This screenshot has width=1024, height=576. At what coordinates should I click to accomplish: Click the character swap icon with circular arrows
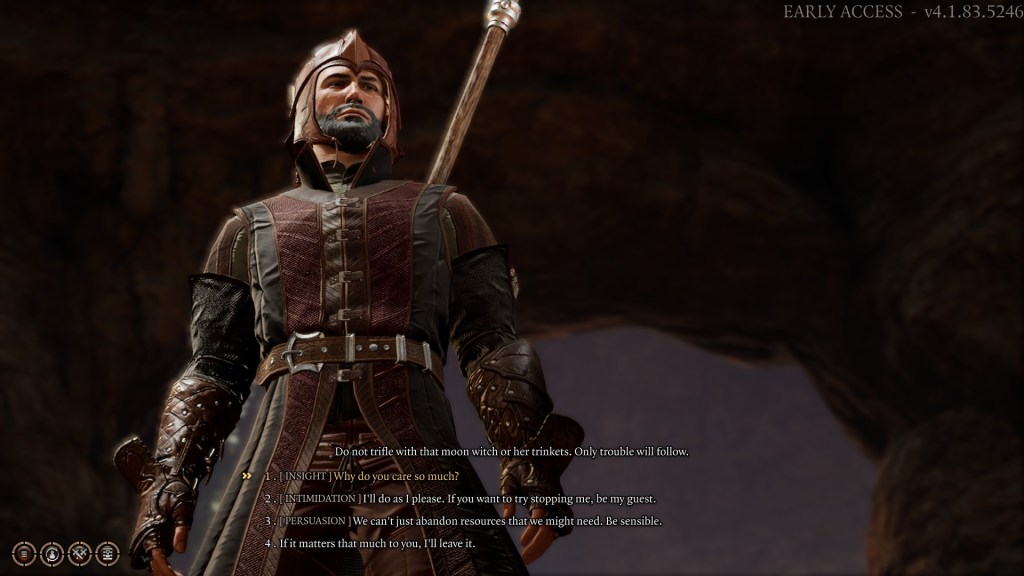tap(52, 553)
